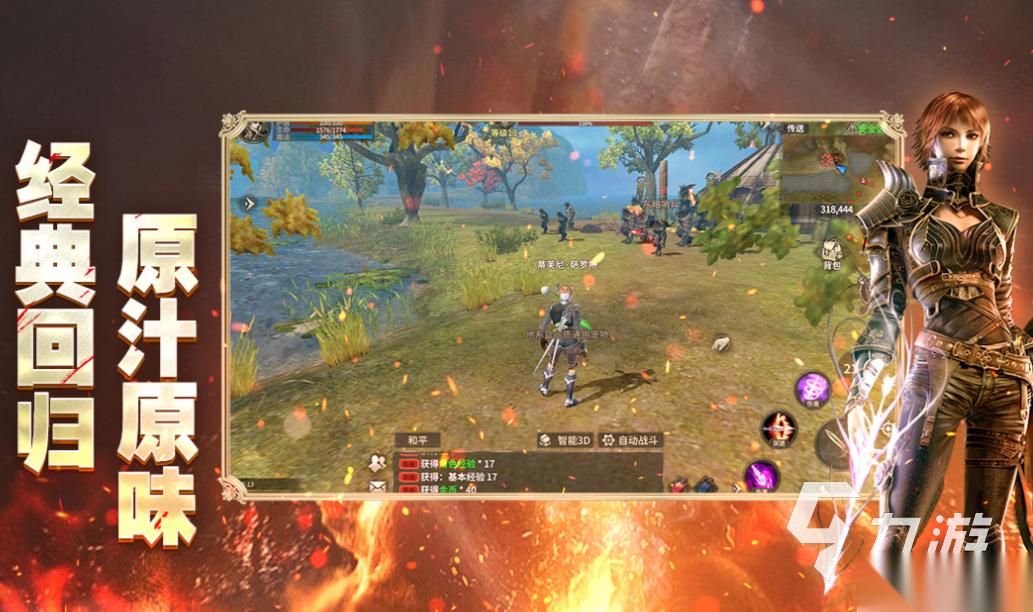Activate the purple swirl skill

pos(812,388)
